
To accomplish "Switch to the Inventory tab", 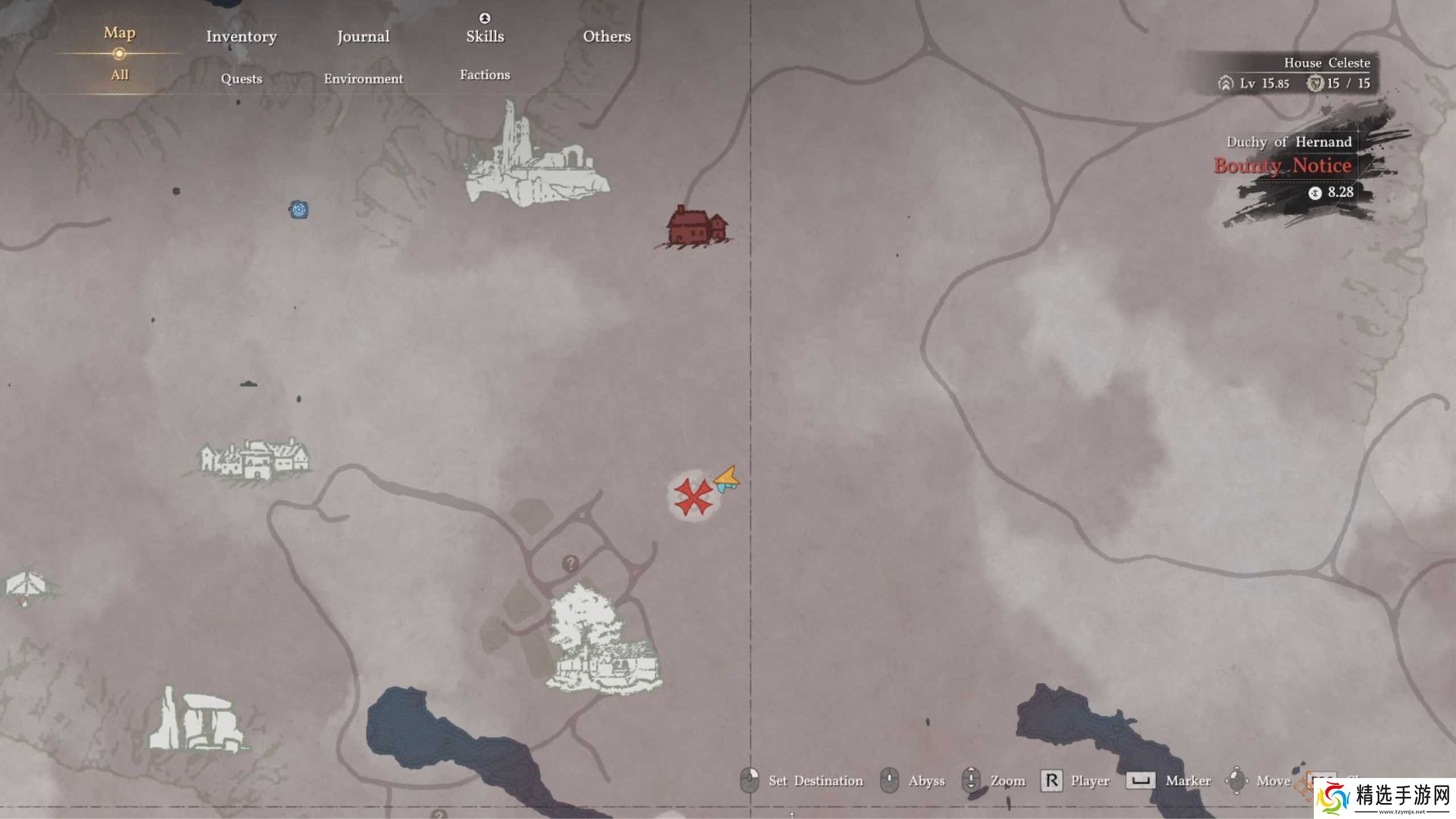I will coord(241,36).
